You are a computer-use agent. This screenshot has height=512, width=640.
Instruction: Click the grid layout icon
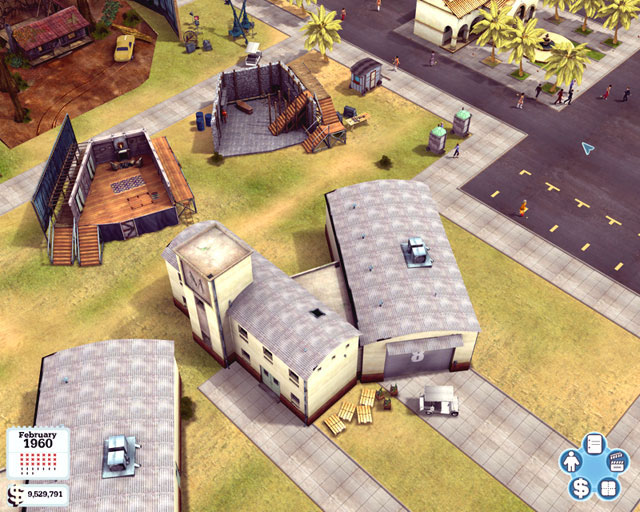(x=608, y=489)
